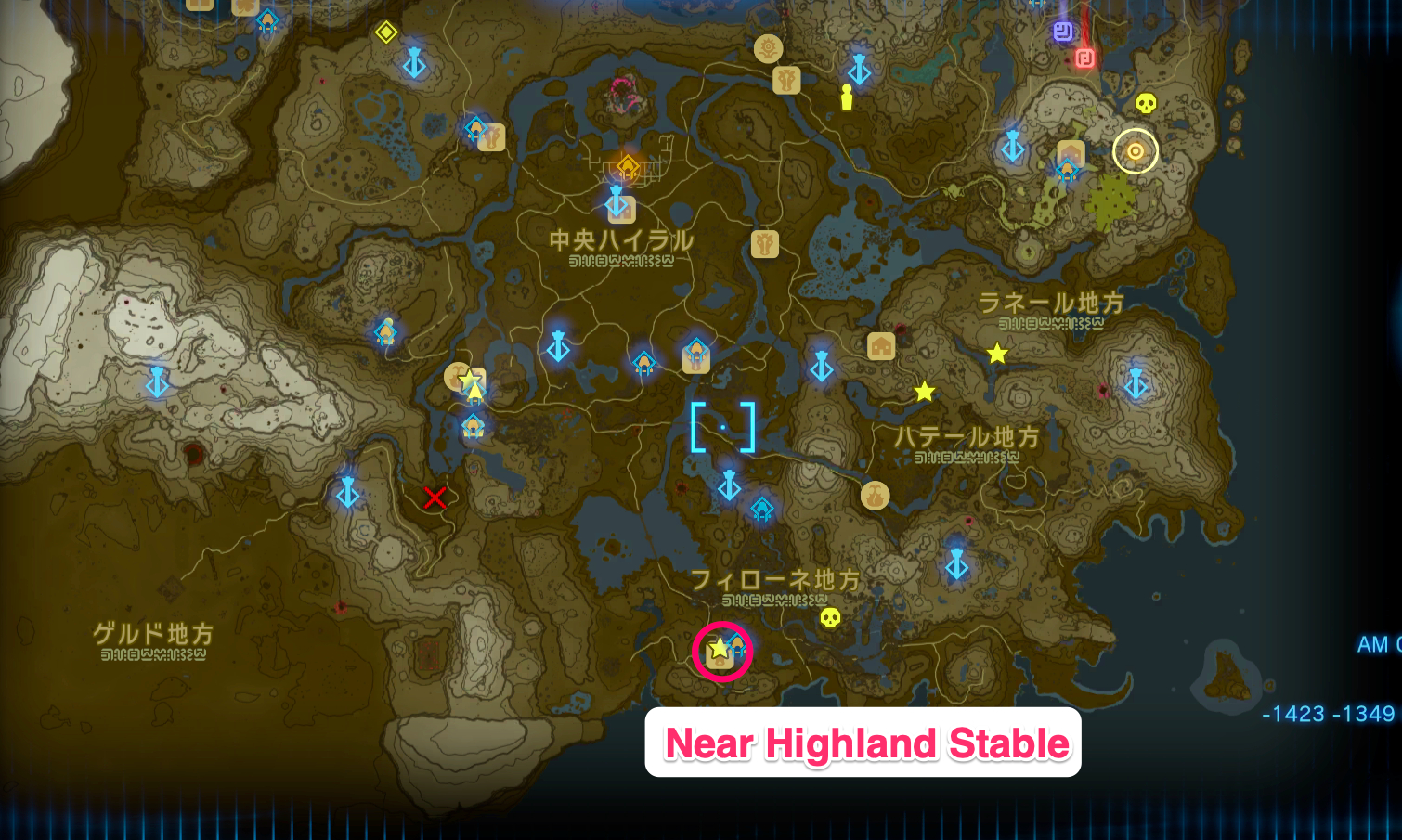
Task: Select Link's current position bracket marker
Action: tap(721, 425)
